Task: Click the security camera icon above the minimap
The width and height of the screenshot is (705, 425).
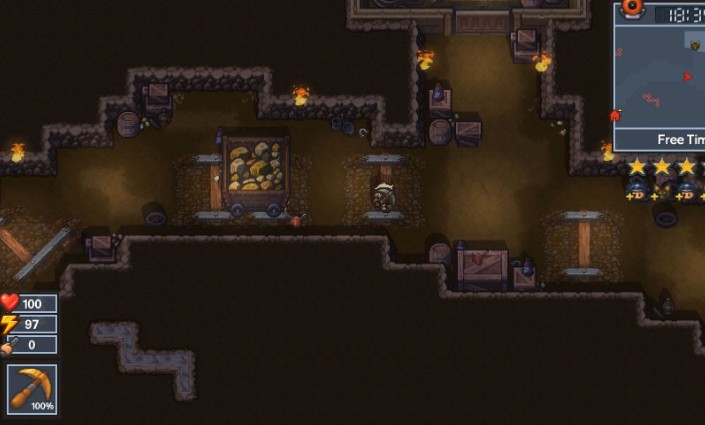Action: click(633, 8)
